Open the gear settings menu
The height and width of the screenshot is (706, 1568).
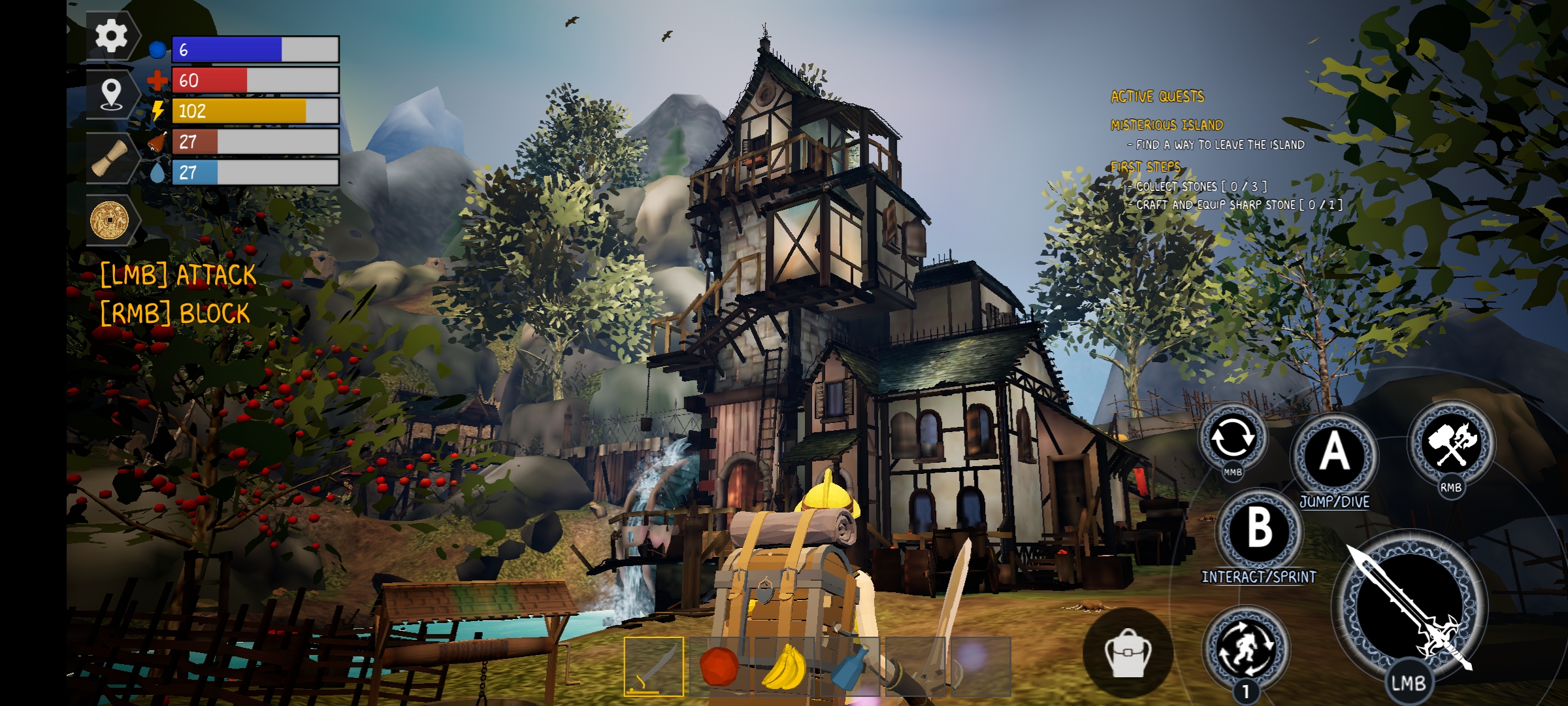point(112,36)
